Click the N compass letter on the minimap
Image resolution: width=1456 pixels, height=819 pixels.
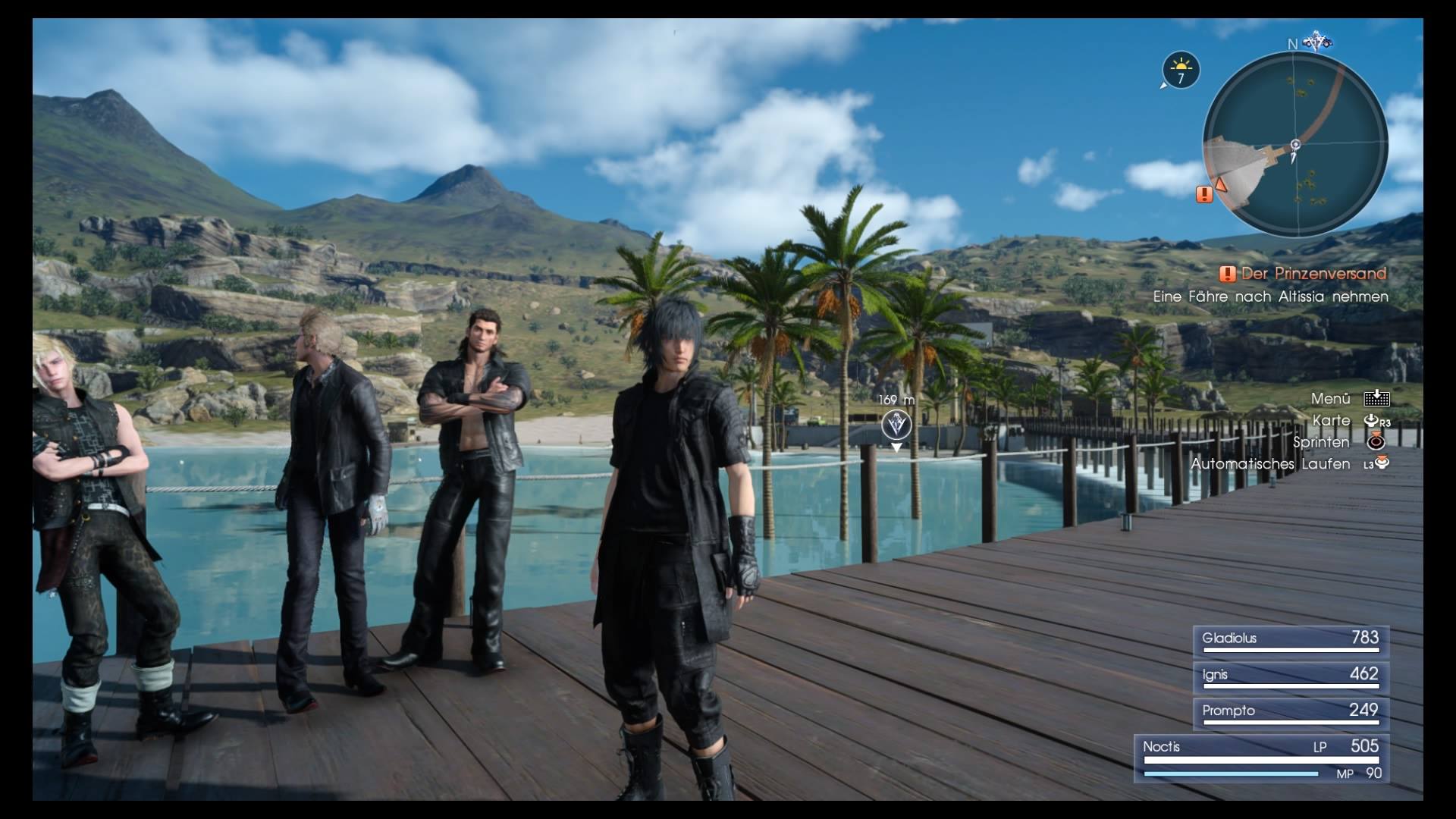click(x=1292, y=44)
